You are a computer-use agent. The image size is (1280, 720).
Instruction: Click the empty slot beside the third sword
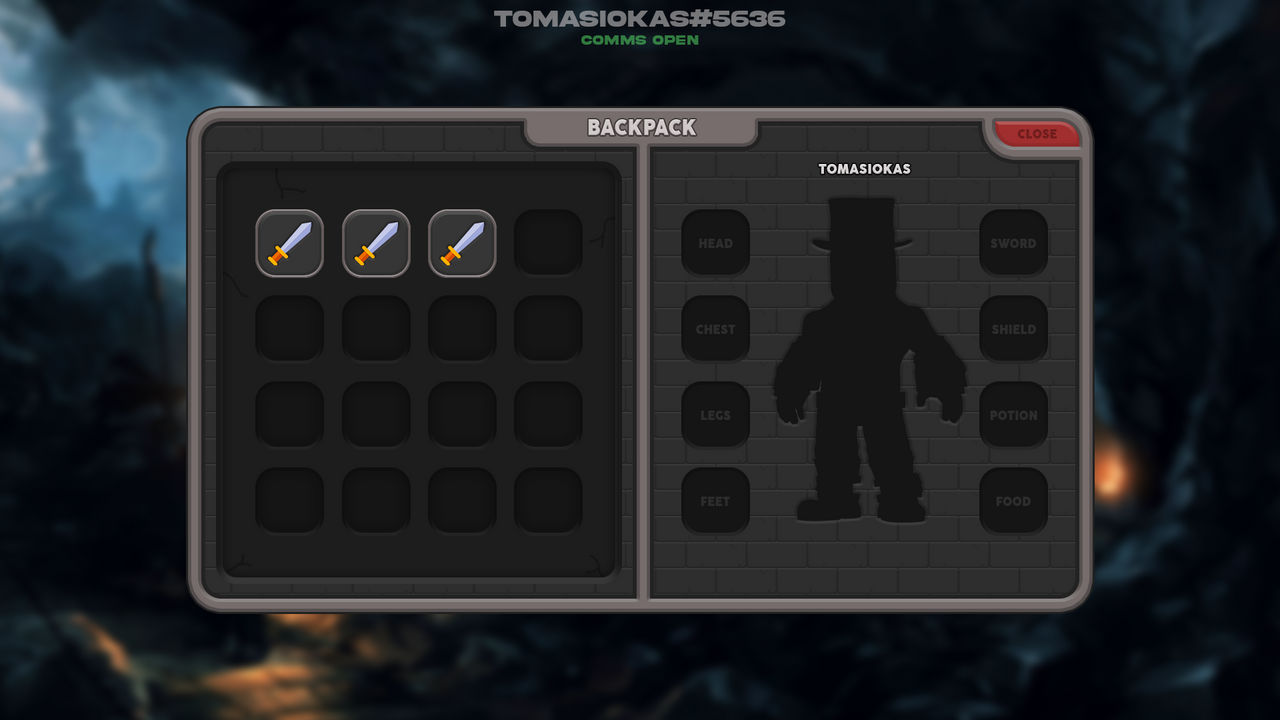547,243
